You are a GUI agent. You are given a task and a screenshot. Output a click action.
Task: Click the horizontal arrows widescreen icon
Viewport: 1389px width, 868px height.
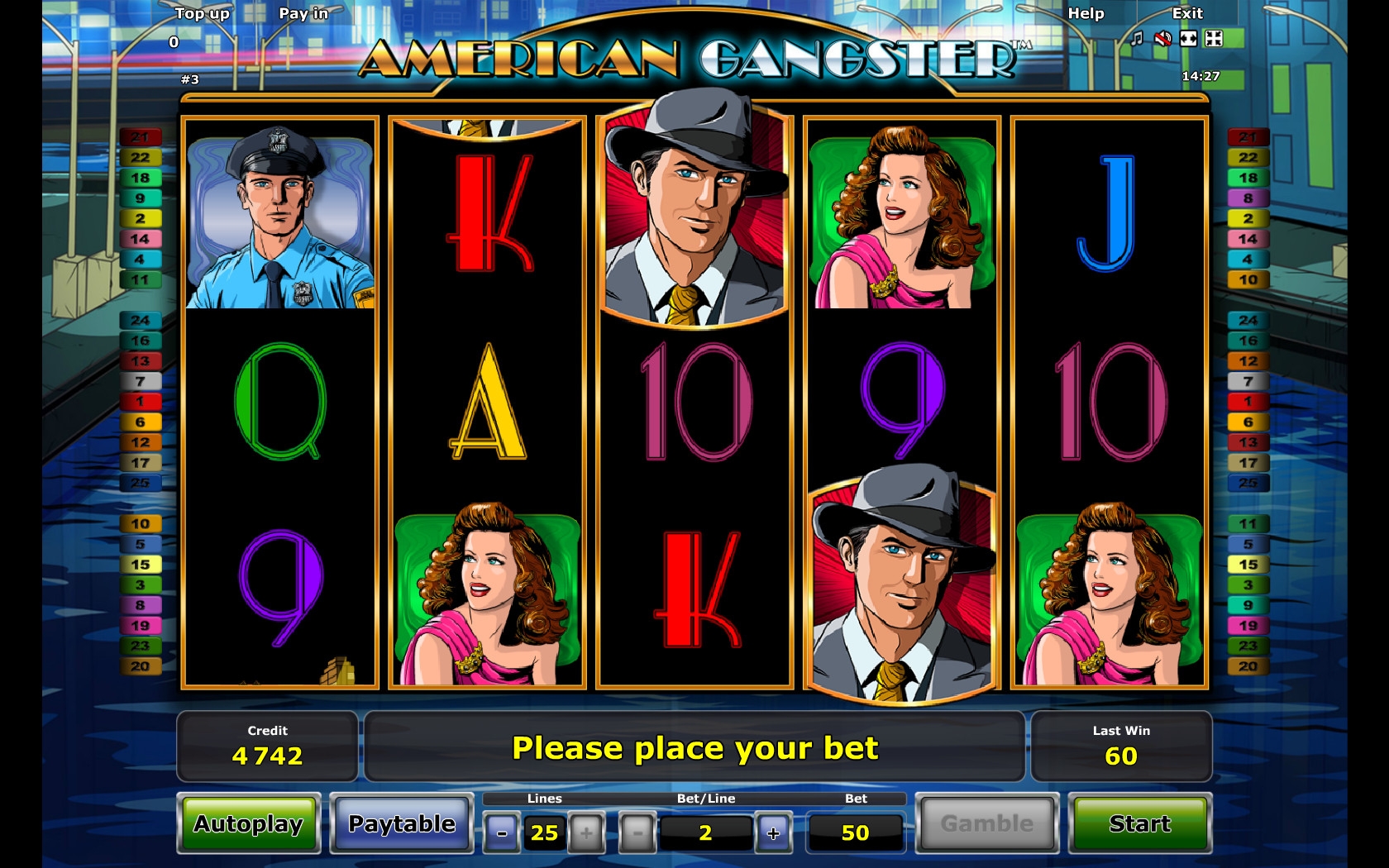coord(1188,39)
